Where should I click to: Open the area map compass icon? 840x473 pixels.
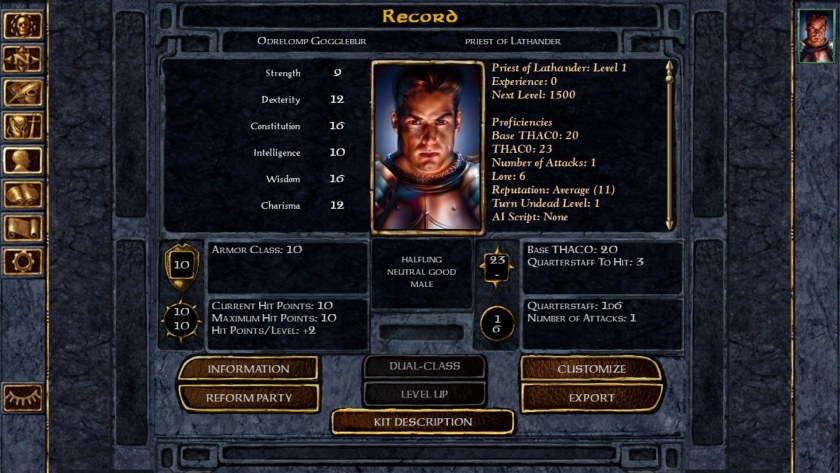[x=22, y=60]
